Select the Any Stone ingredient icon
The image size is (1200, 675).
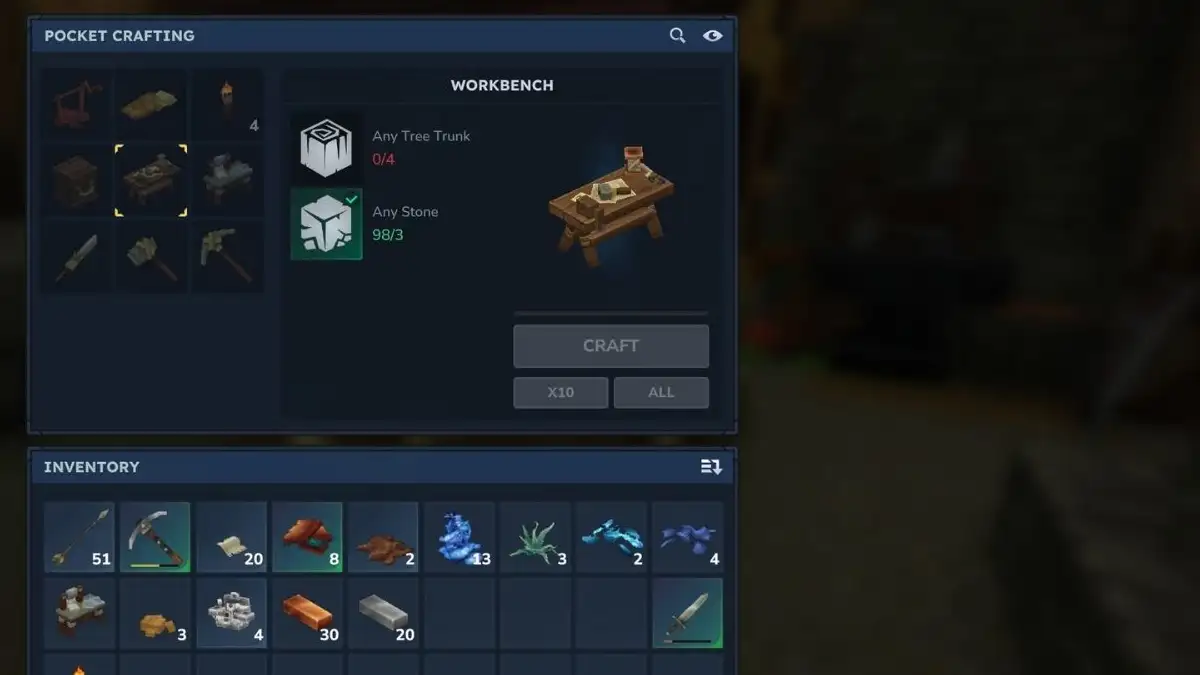coord(326,224)
